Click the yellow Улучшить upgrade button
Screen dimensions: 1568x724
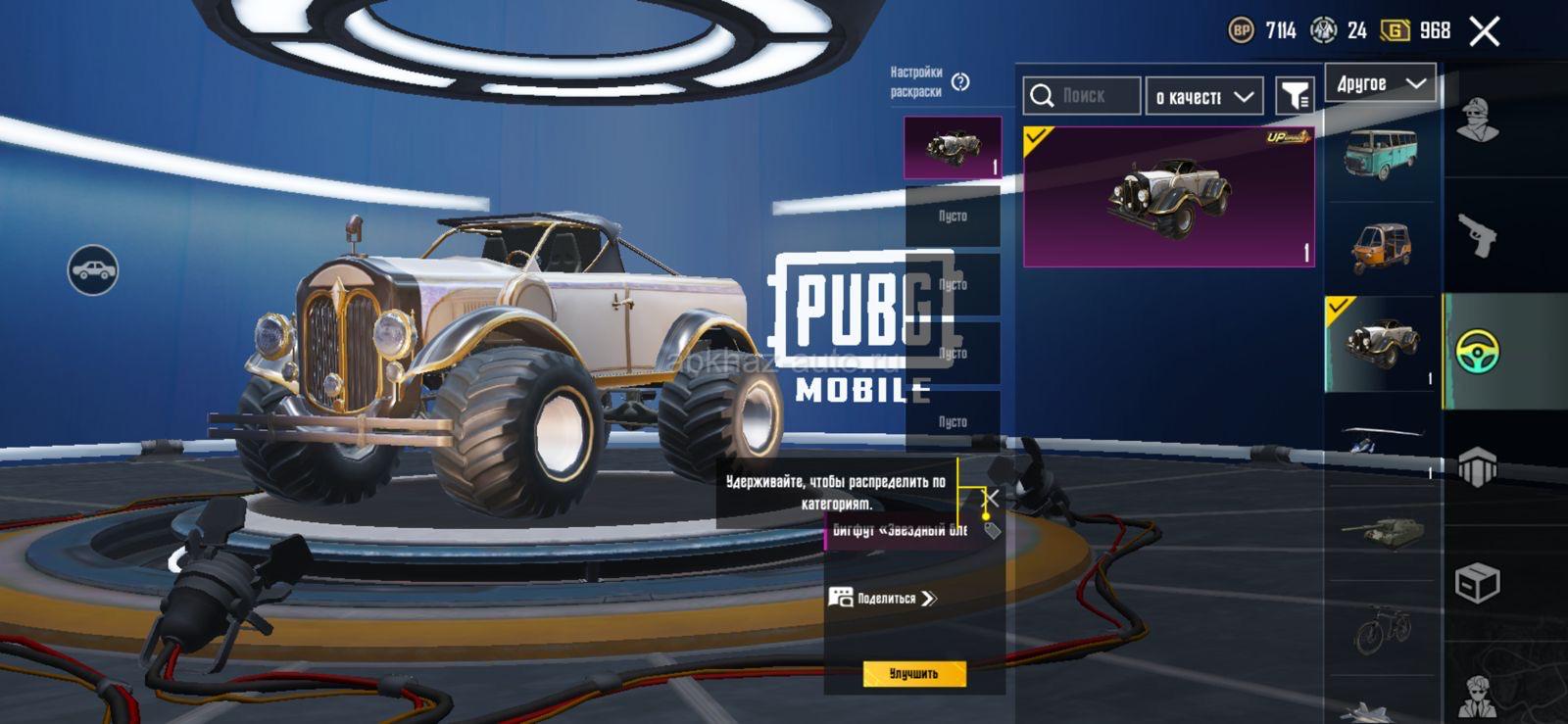(914, 674)
